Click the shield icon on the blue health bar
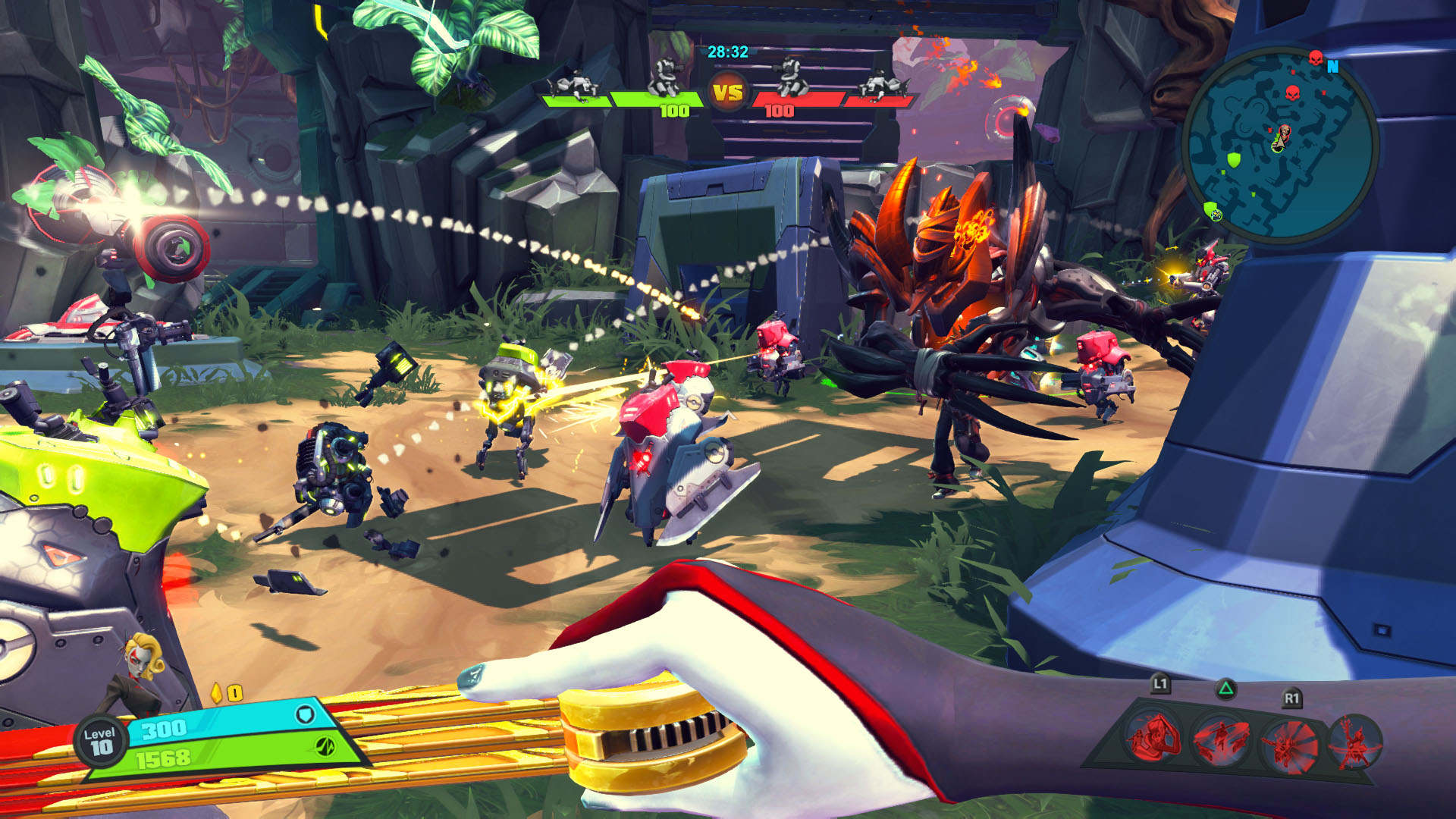 [x=304, y=714]
